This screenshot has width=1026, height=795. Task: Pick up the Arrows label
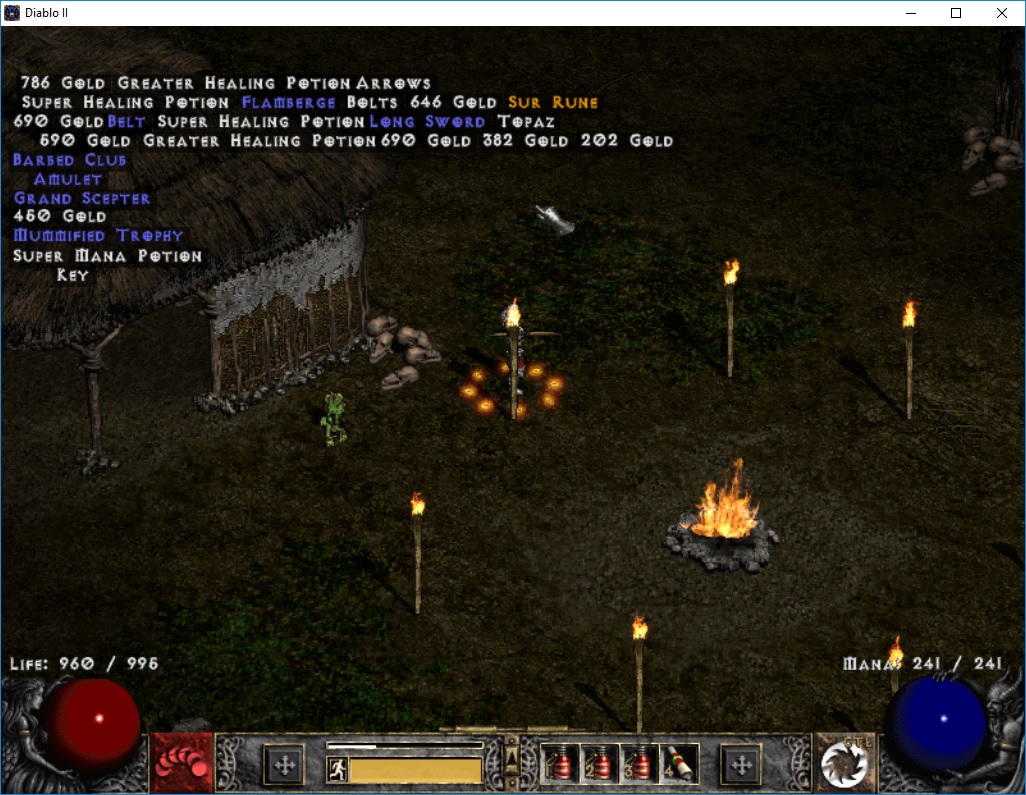(393, 83)
